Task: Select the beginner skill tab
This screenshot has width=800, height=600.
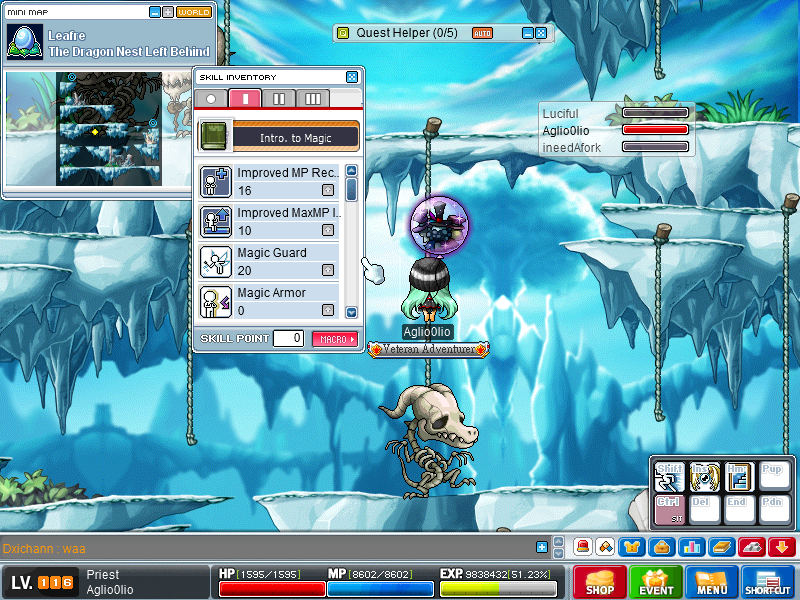Action: click(211, 98)
